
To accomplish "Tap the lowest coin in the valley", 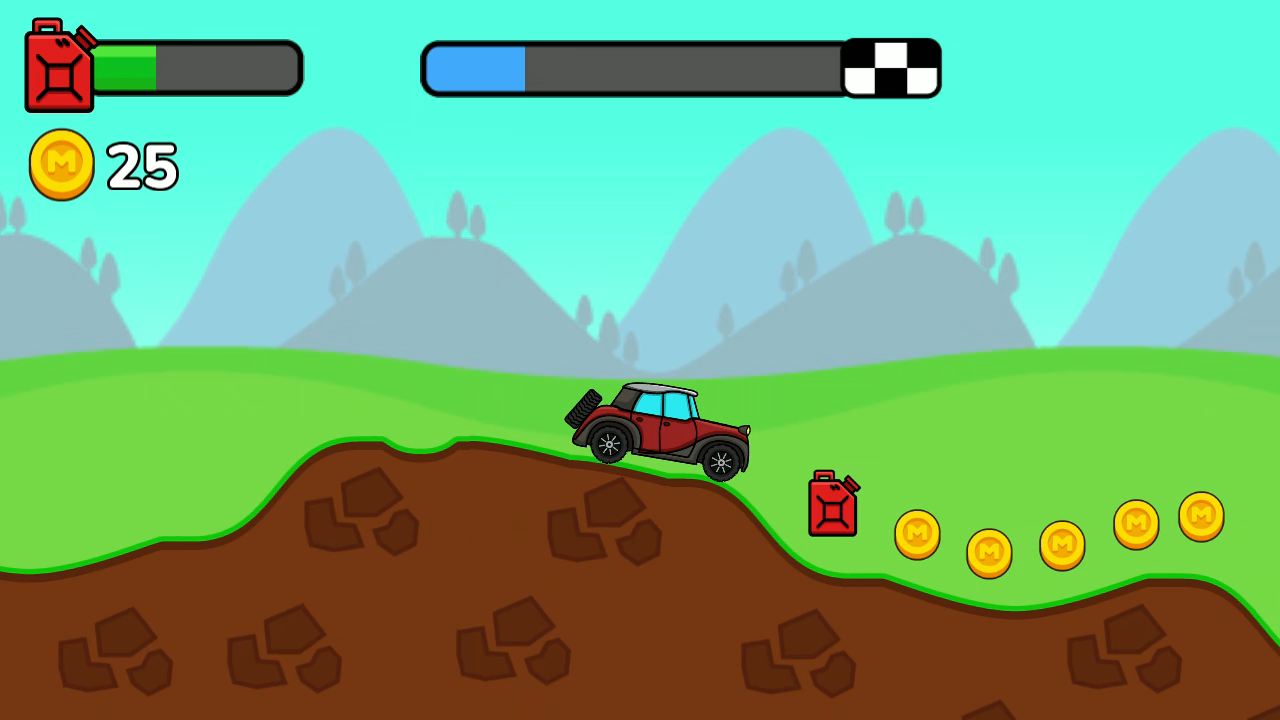I will pyautogui.click(x=988, y=551).
